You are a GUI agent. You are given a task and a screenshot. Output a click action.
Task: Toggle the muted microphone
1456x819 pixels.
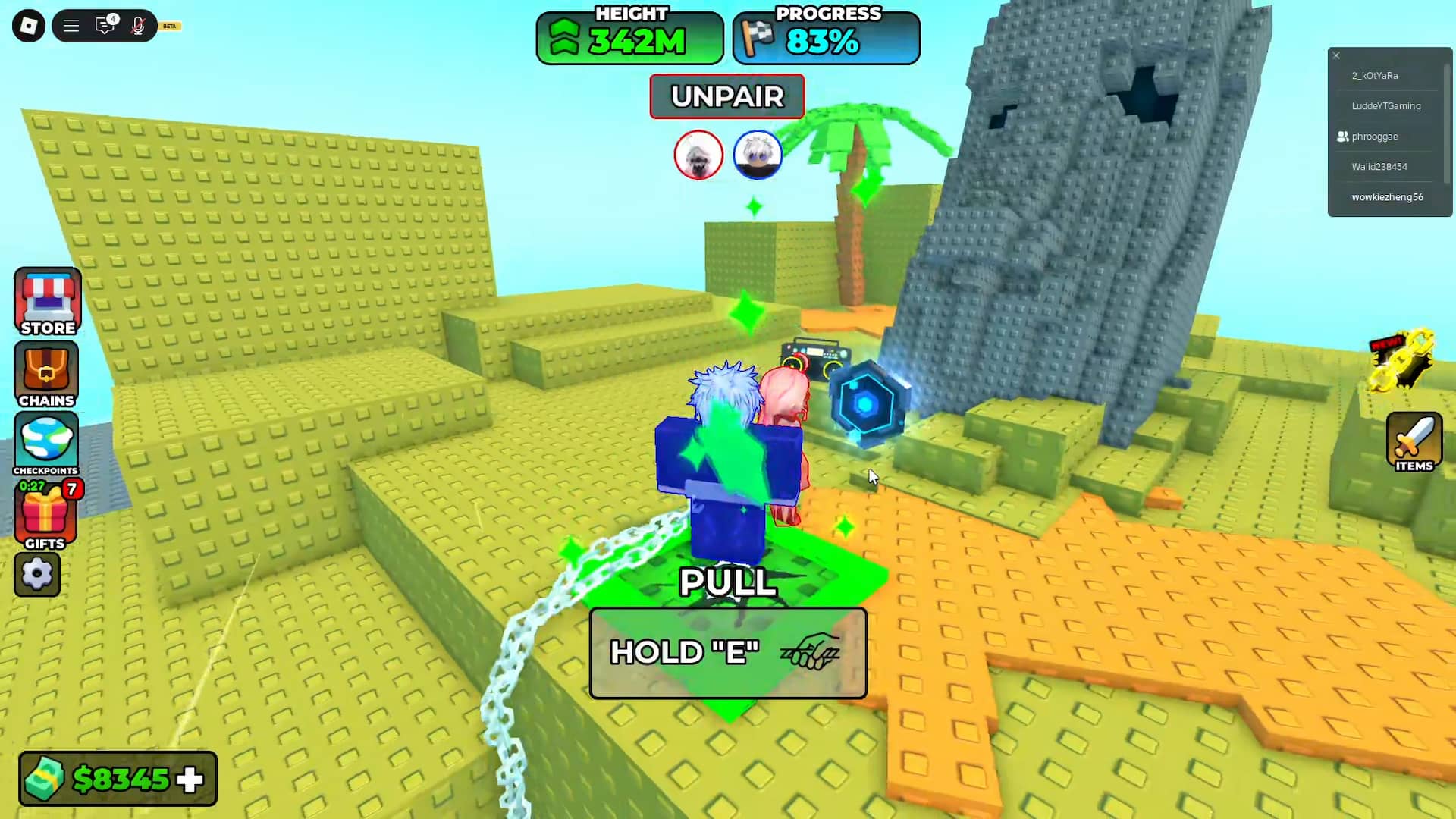click(x=137, y=25)
